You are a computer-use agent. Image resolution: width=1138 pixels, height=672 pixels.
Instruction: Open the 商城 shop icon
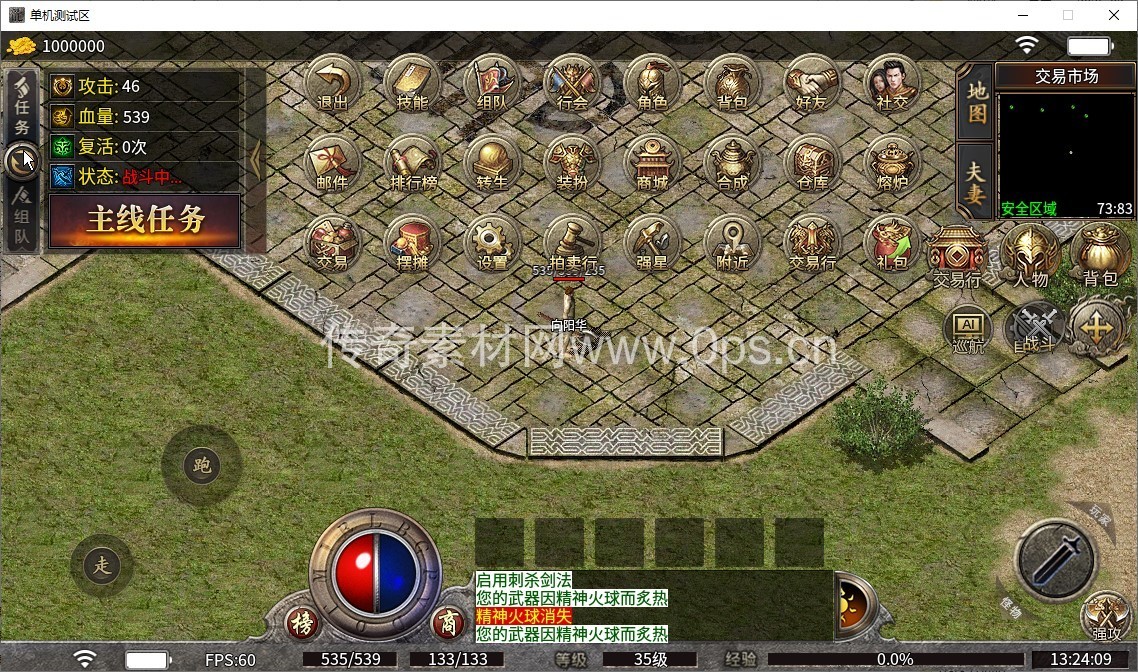click(652, 163)
